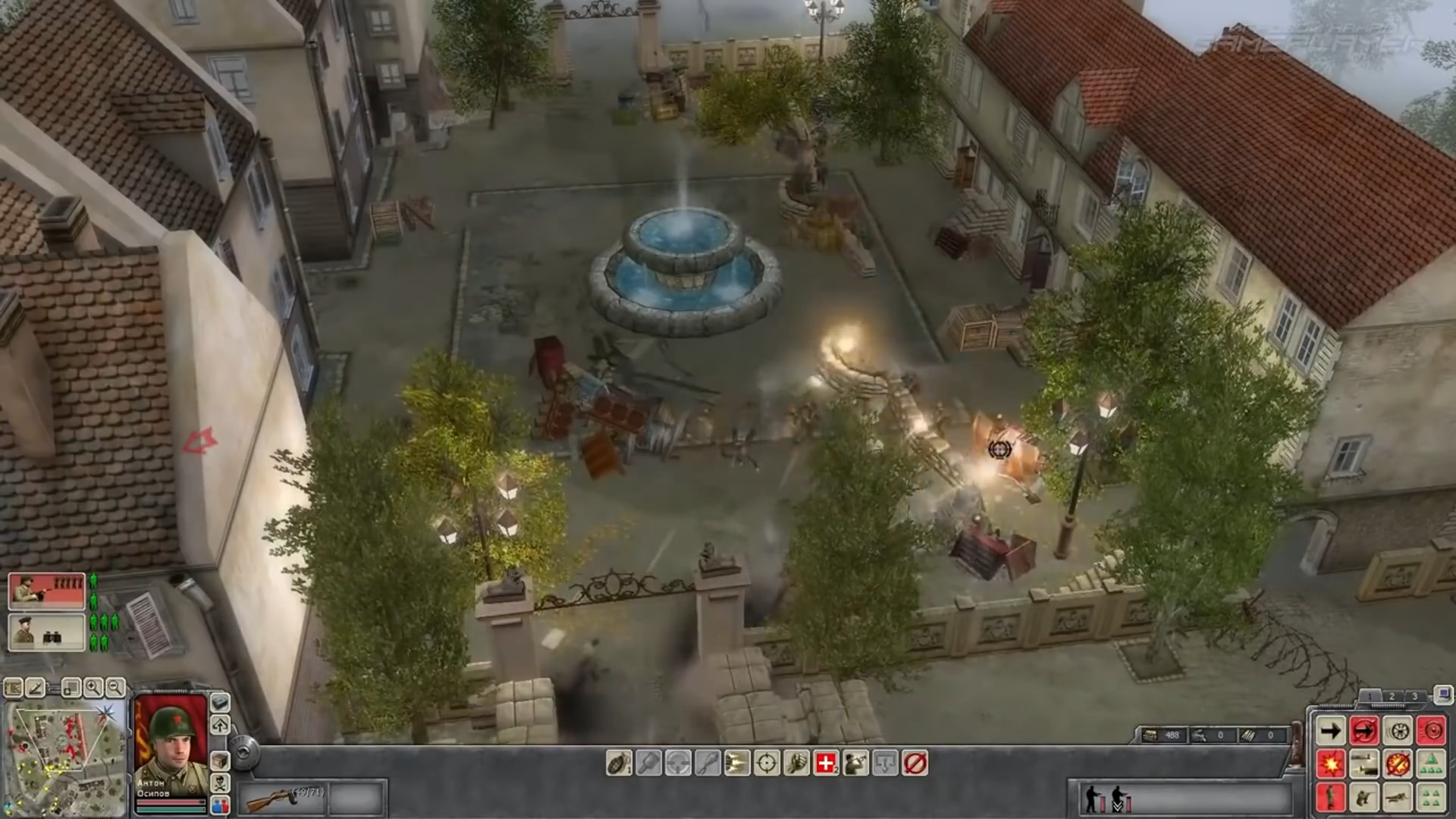
Task: Open the computer monitor menu button
Action: click(x=1443, y=694)
